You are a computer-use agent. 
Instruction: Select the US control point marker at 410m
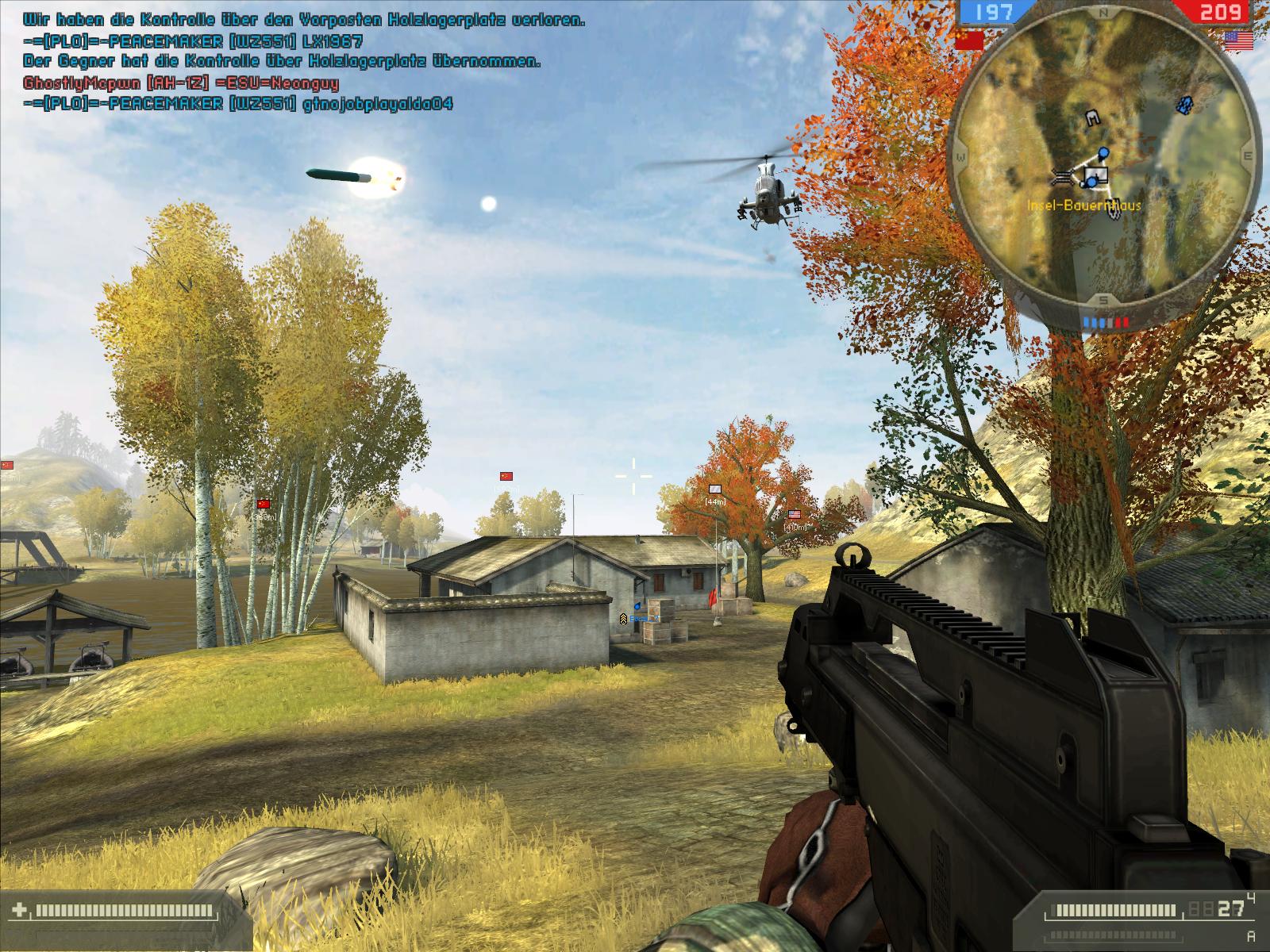[x=795, y=515]
